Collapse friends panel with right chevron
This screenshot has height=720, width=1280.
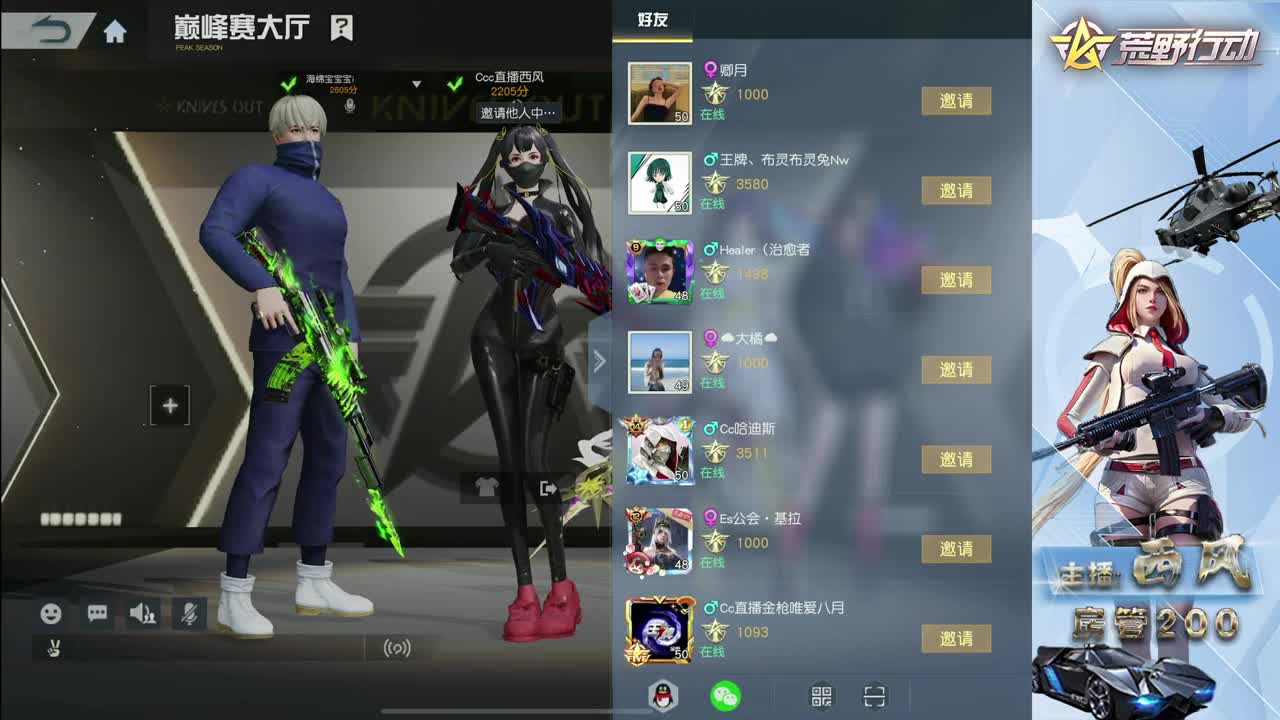point(598,361)
